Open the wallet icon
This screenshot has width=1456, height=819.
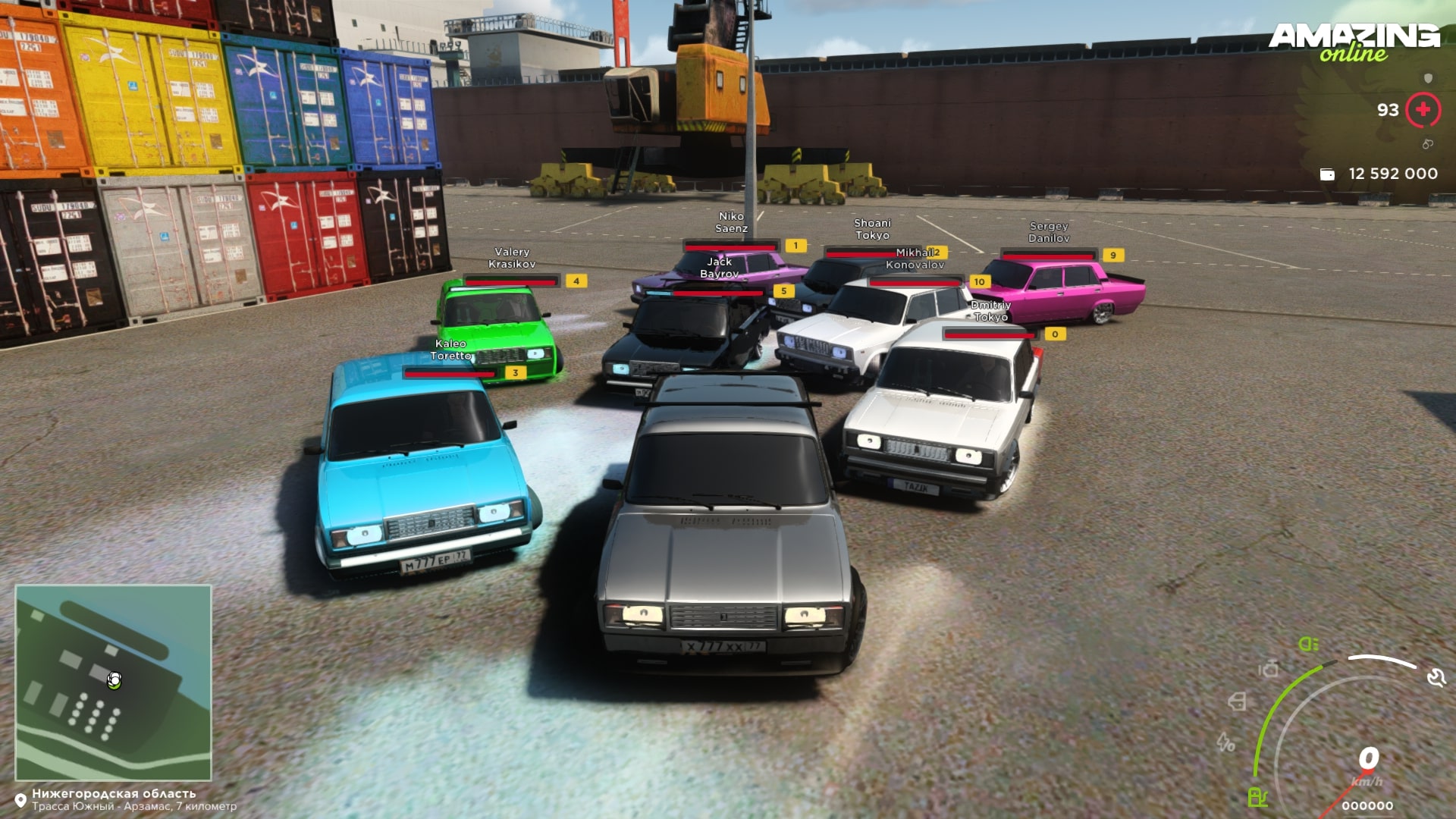[x=1327, y=174]
